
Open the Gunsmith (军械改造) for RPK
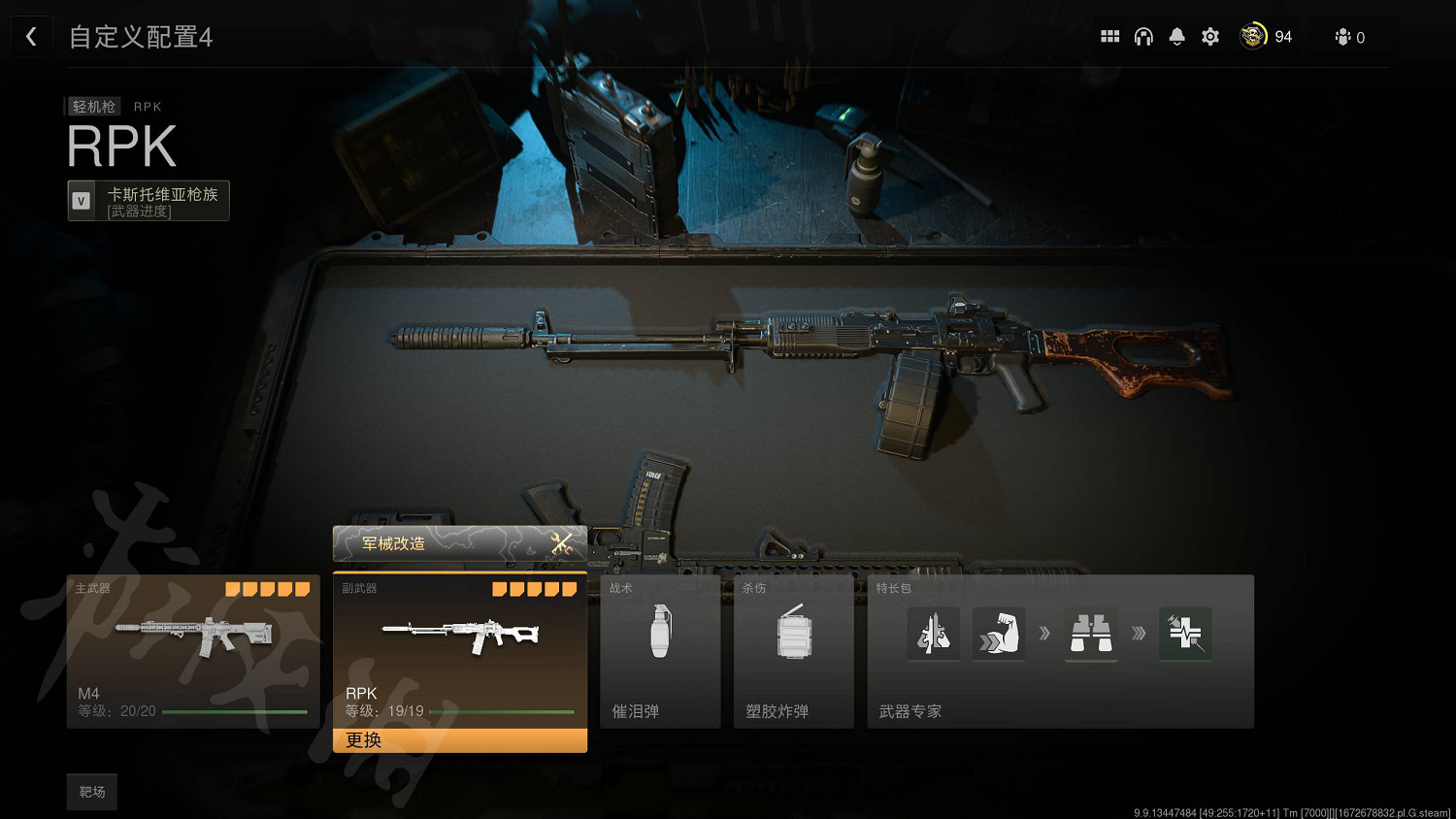(x=459, y=543)
